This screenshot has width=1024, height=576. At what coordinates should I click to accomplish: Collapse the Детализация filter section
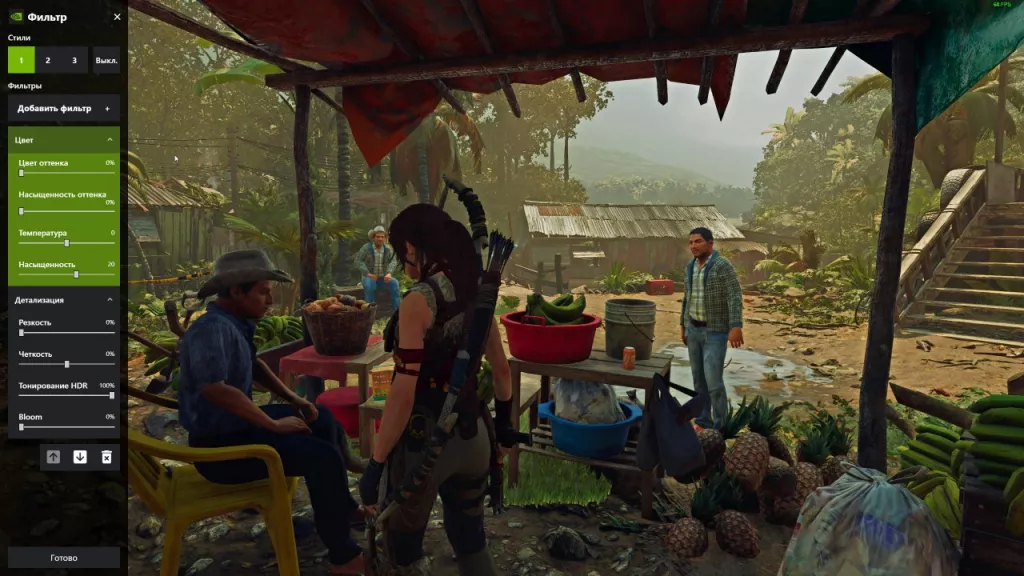pos(109,300)
